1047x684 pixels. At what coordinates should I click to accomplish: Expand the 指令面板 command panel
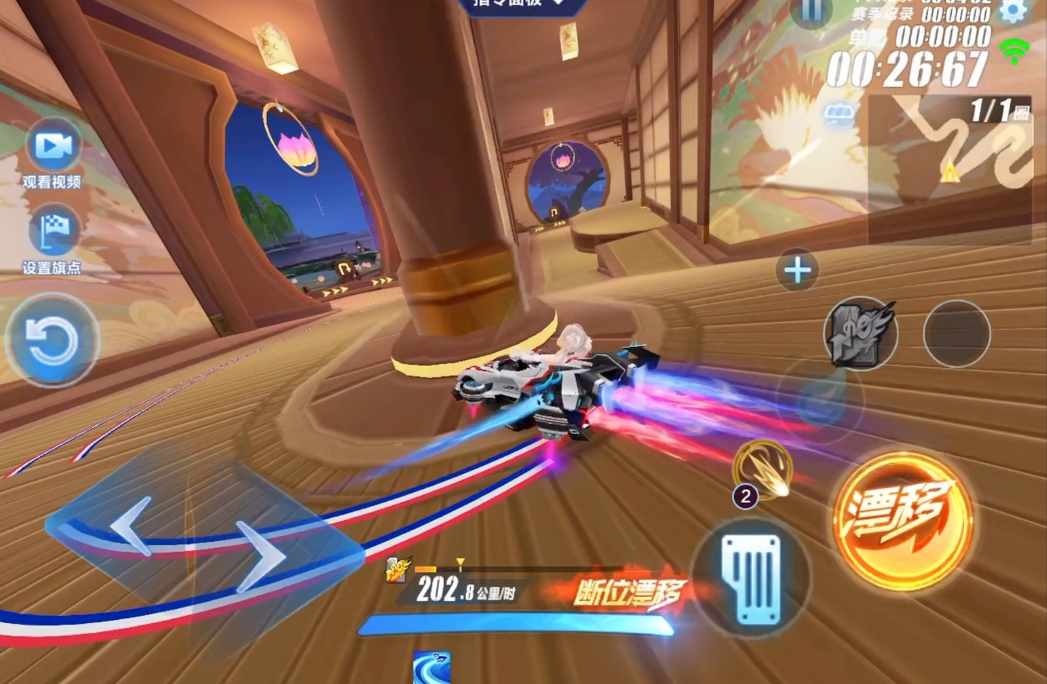click(522, 5)
